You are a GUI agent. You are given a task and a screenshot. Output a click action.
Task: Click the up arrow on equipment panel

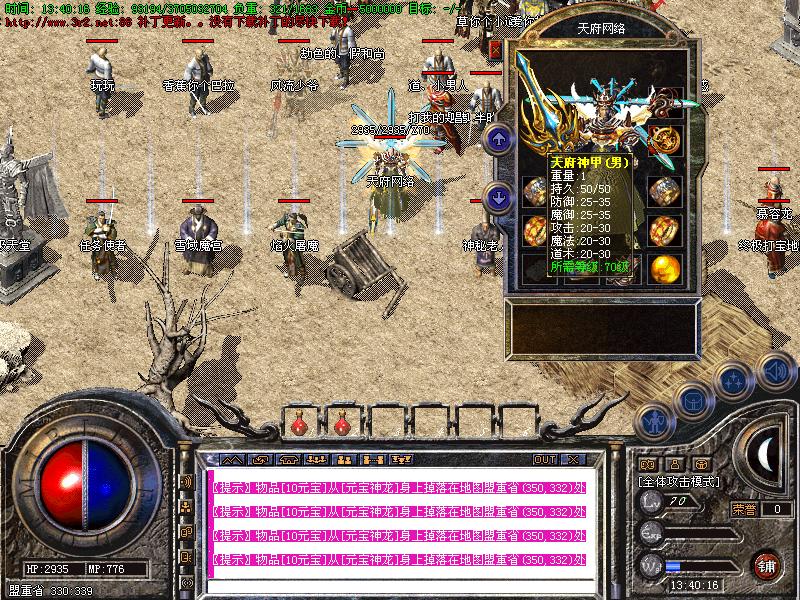[498, 140]
